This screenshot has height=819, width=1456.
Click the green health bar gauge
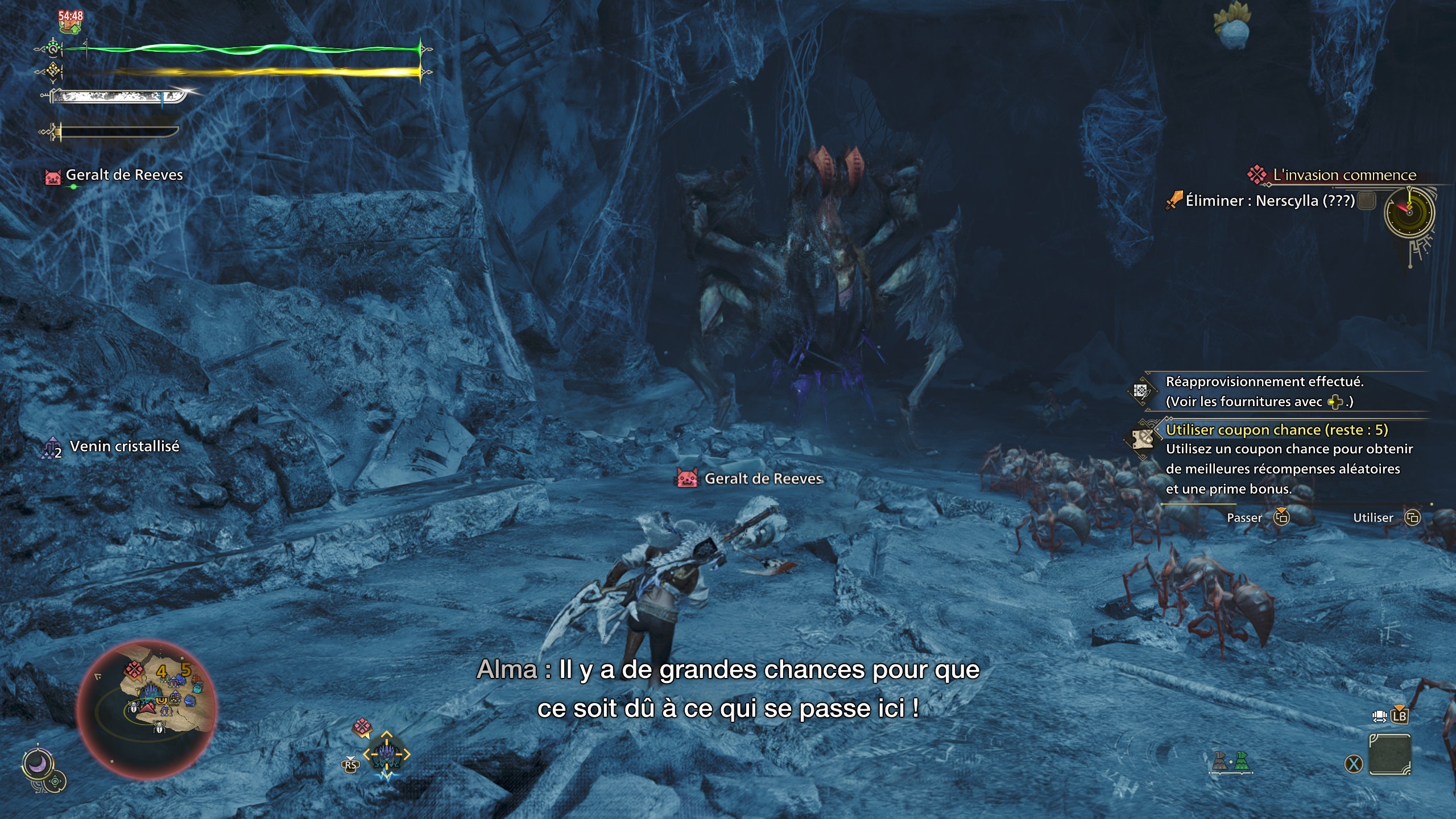245,50
